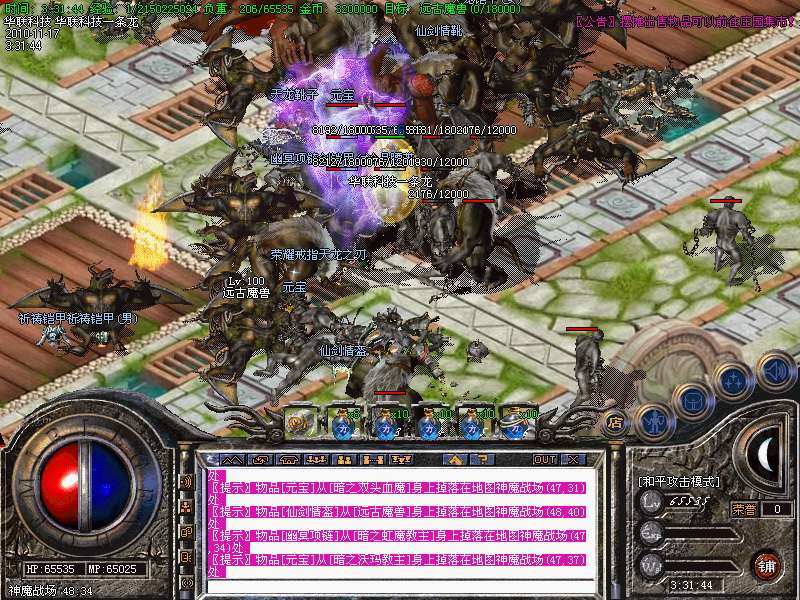The width and height of the screenshot is (800, 600).
Task: Use the blue potion with x8 count
Action: (x=342, y=423)
